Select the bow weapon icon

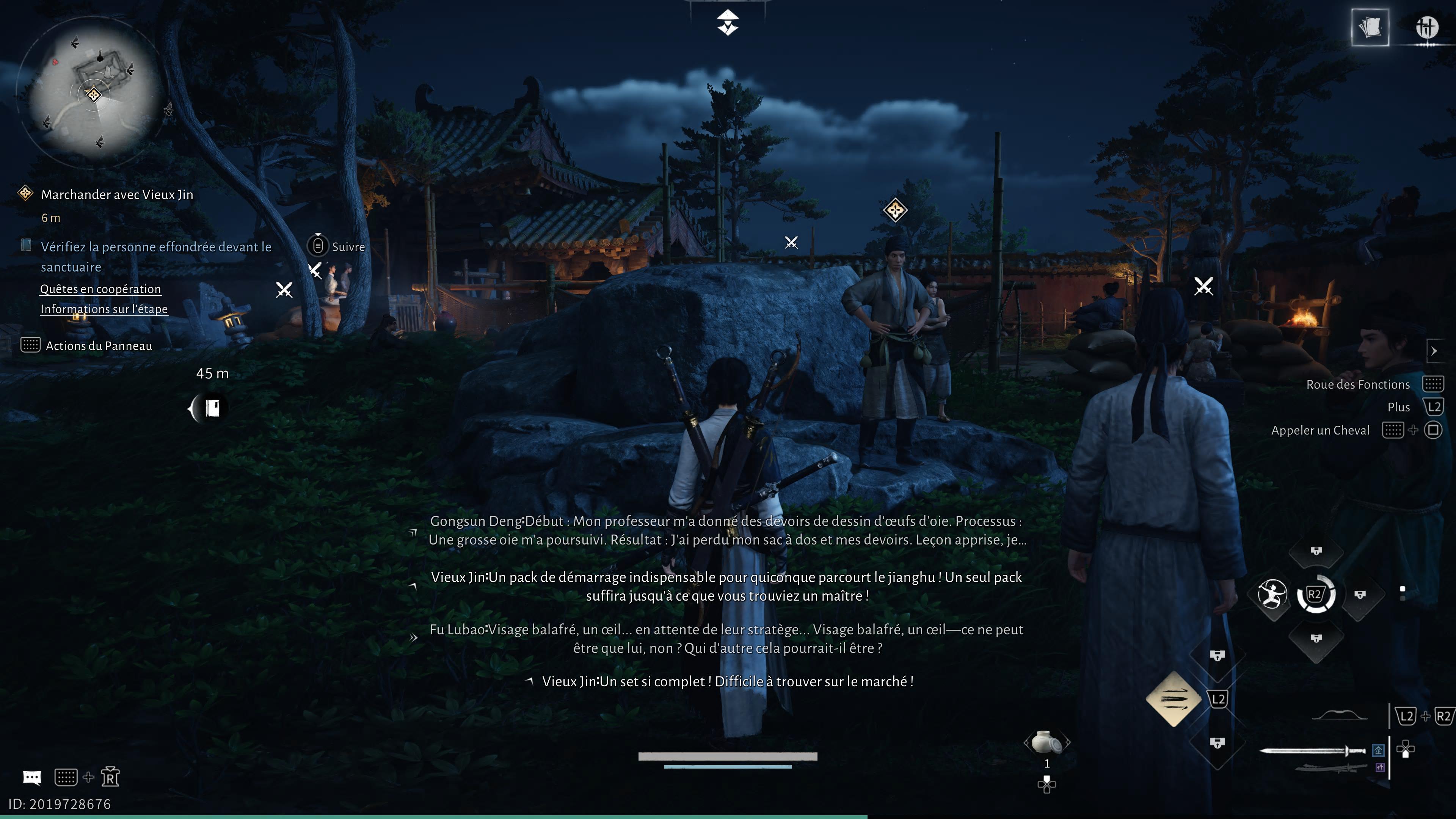click(1339, 716)
